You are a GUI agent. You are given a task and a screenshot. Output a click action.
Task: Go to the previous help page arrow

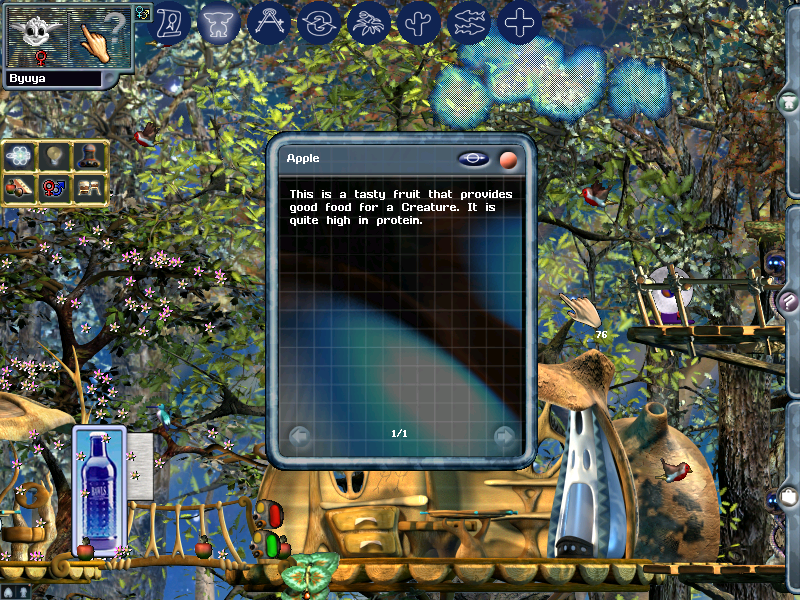[x=298, y=436]
